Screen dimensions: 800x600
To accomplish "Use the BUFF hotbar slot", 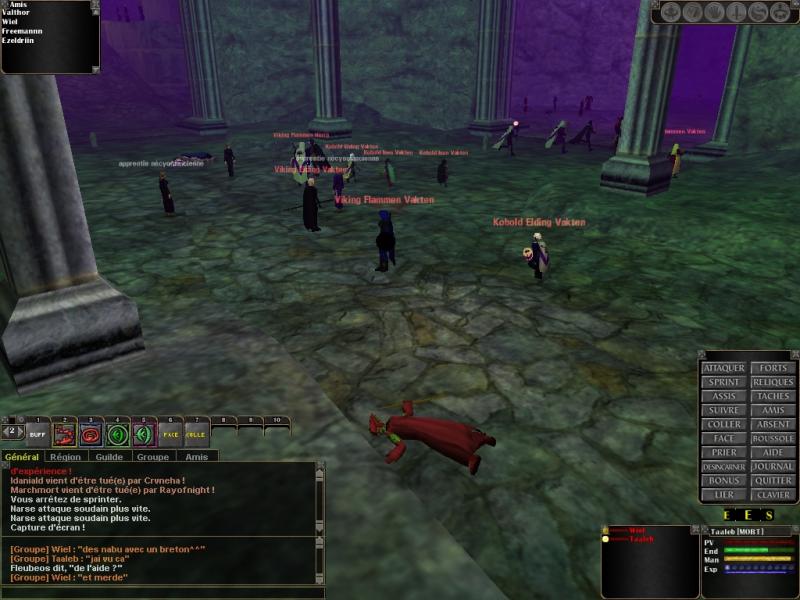I will point(37,434).
